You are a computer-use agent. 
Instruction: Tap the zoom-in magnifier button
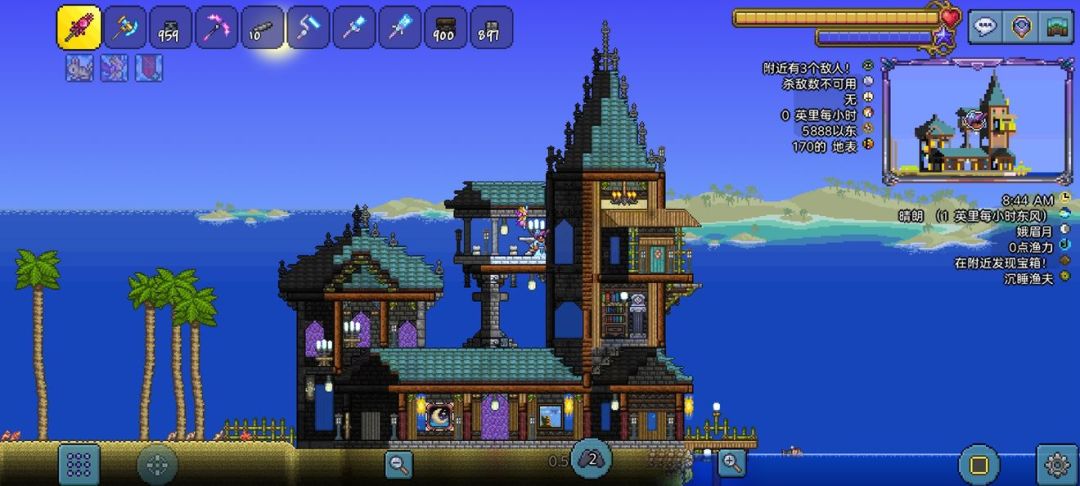(733, 463)
